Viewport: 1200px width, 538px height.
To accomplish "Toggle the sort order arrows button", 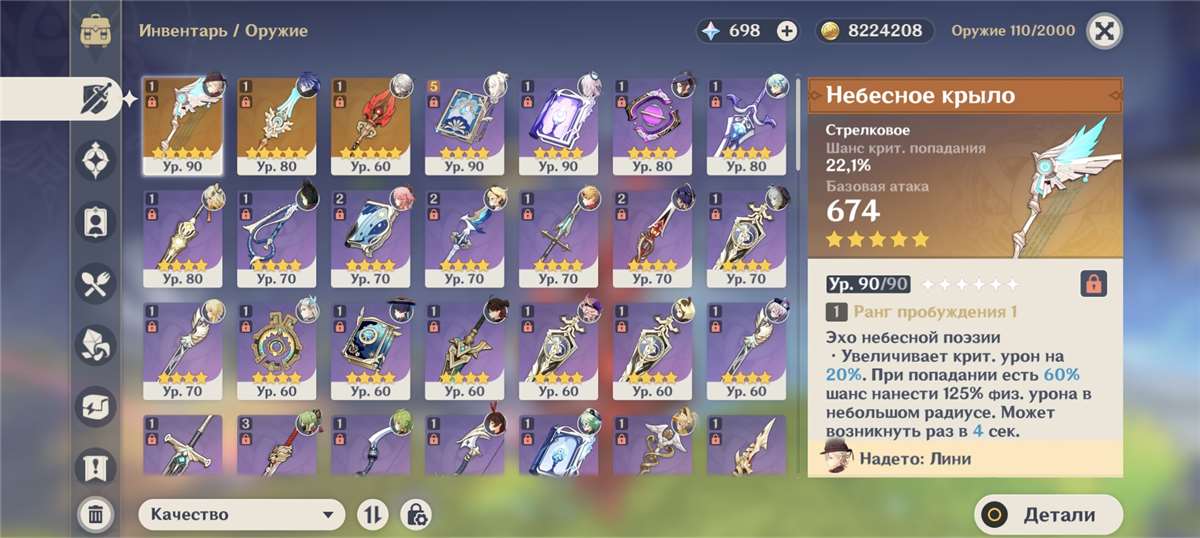I will pyautogui.click(x=372, y=515).
